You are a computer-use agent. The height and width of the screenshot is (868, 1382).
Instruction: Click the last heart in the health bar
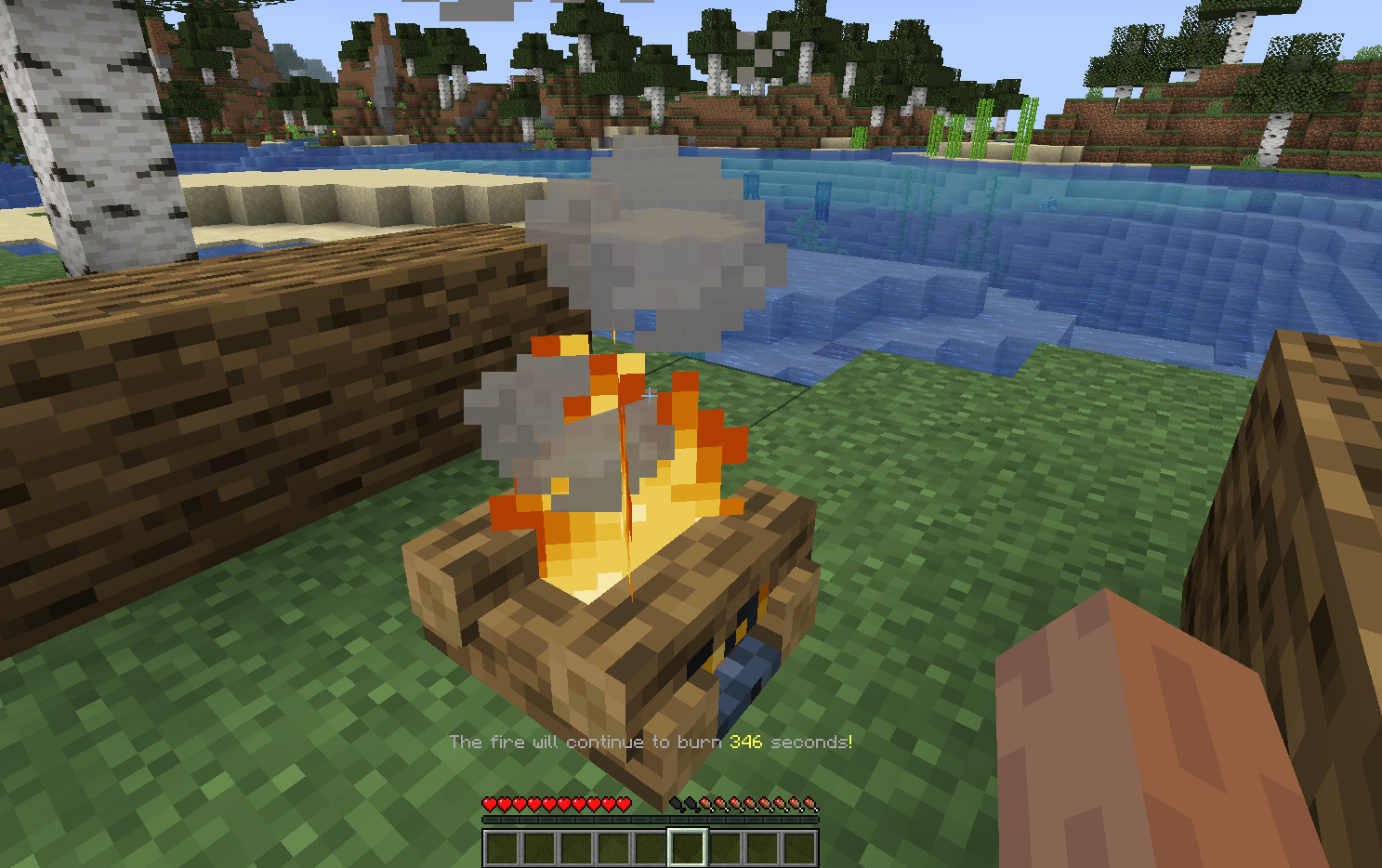click(x=624, y=803)
